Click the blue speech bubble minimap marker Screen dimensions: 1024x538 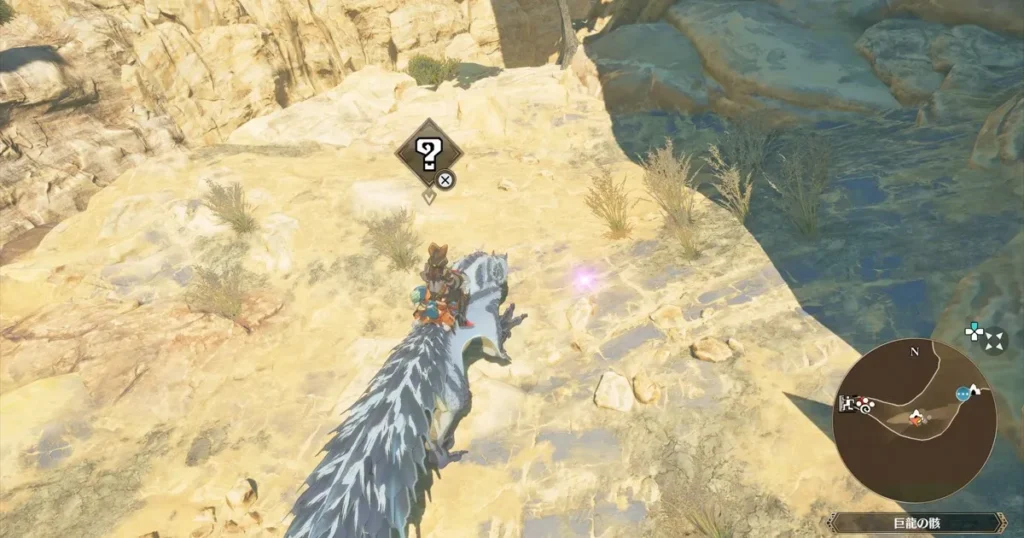(962, 394)
